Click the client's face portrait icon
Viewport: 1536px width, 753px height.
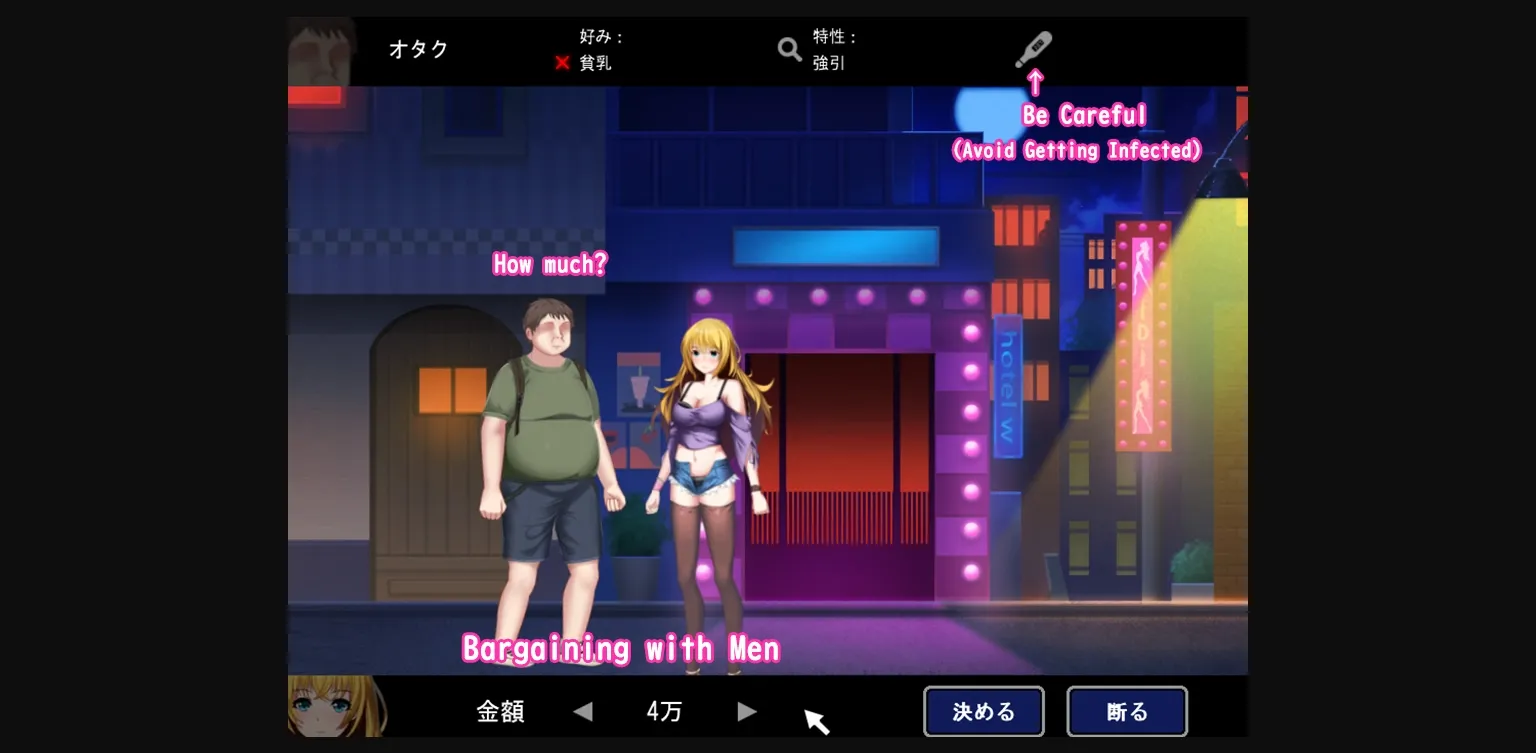click(x=322, y=50)
